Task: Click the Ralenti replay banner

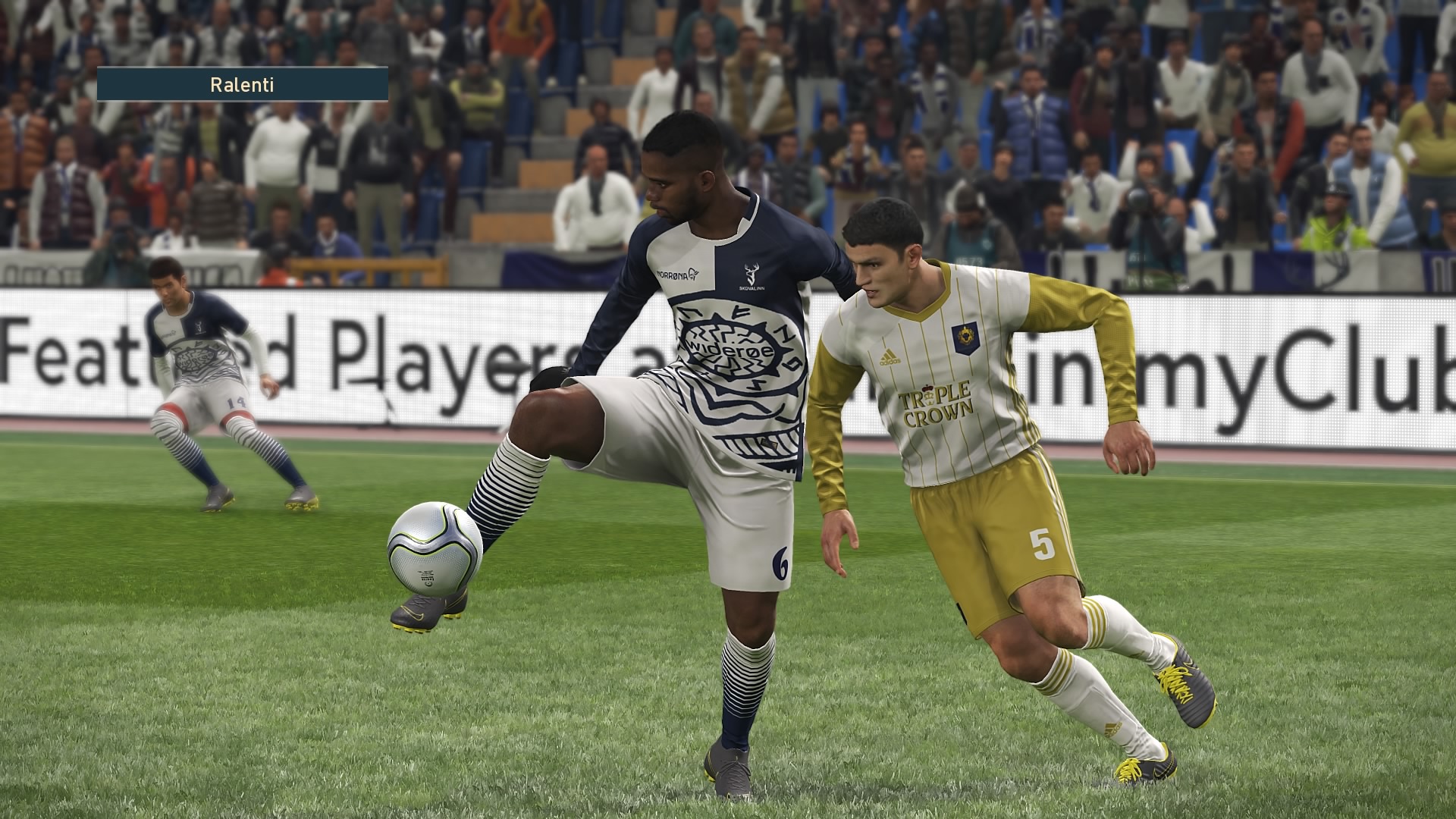Action: pyautogui.click(x=243, y=84)
